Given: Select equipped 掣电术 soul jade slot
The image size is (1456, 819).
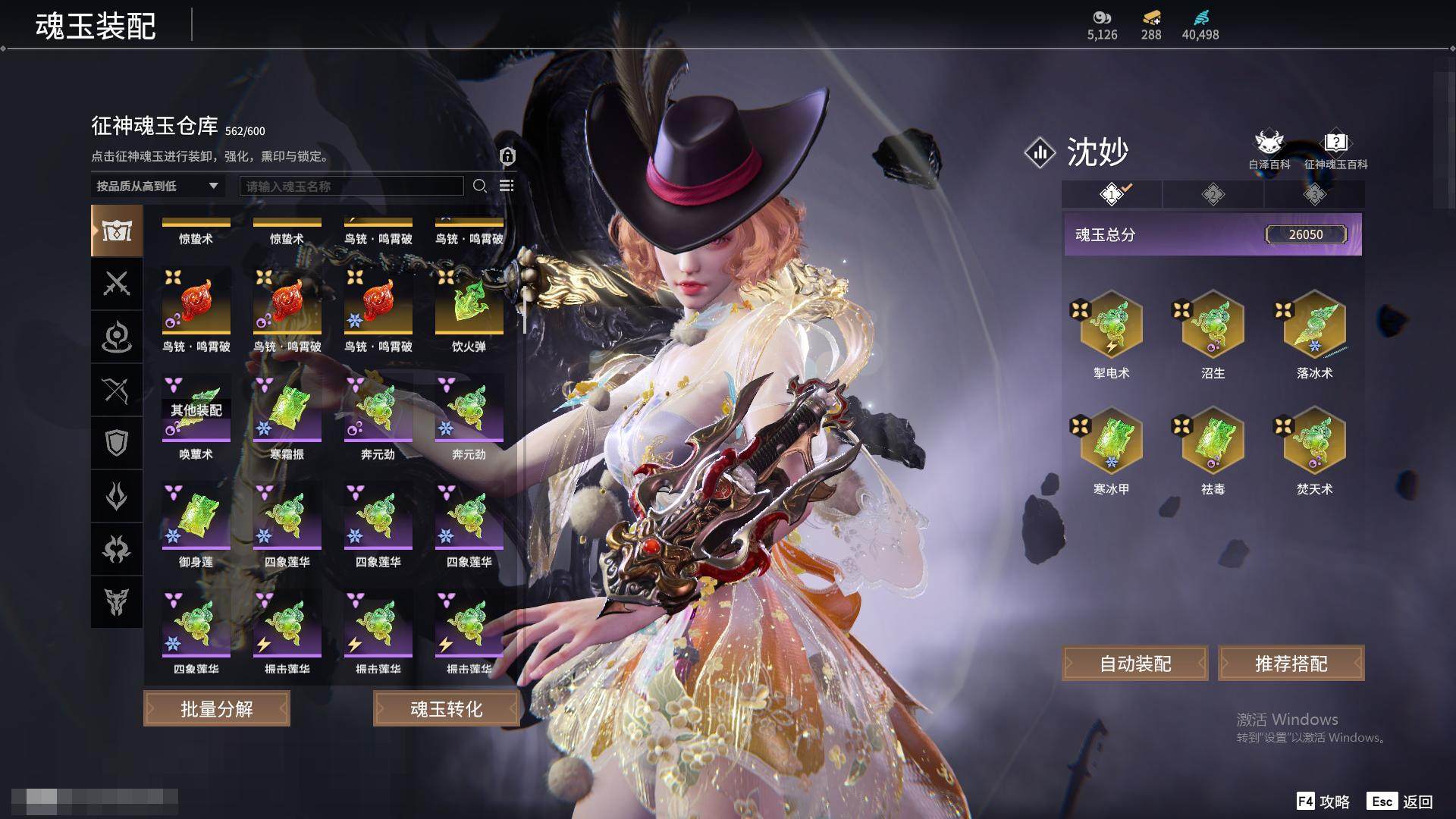Looking at the screenshot, I should click(1111, 325).
